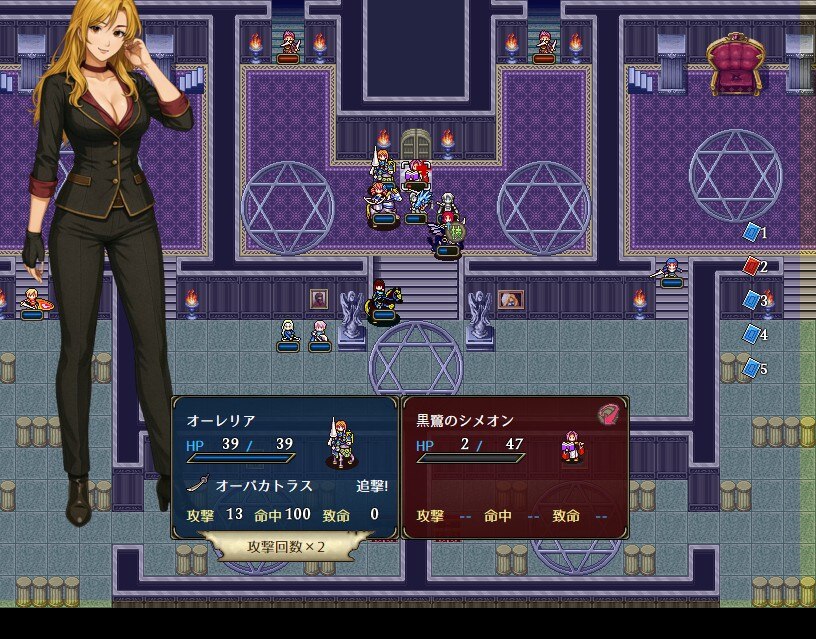Select the red diamond marker numbered 2
The image size is (816, 639).
click(752, 266)
